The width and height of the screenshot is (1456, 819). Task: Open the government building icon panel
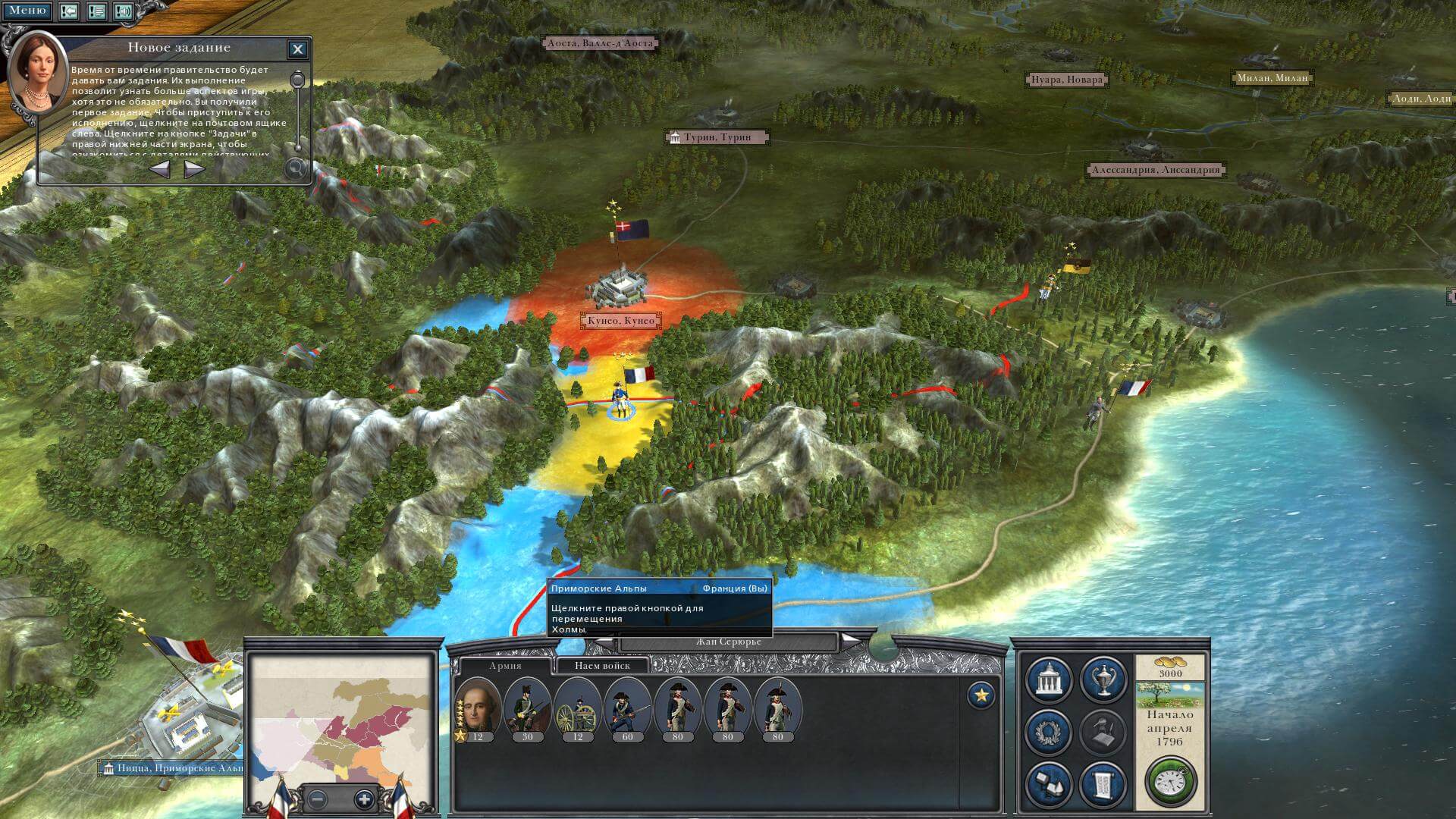pos(1049,679)
